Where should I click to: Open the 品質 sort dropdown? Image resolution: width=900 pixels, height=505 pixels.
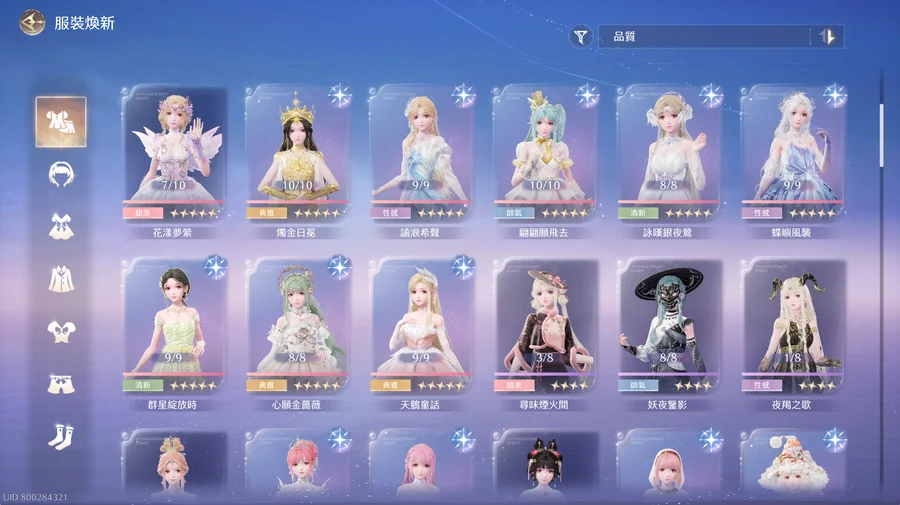705,37
